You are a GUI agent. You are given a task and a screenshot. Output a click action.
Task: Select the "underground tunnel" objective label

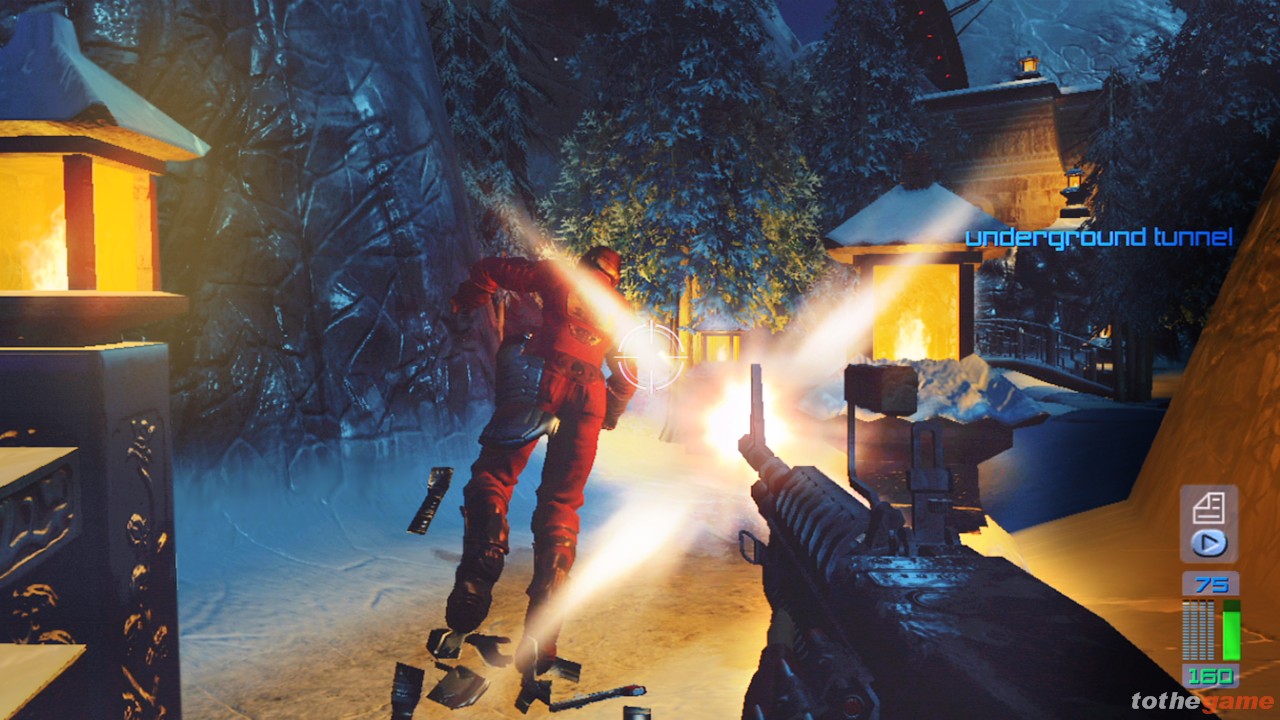coord(1098,238)
